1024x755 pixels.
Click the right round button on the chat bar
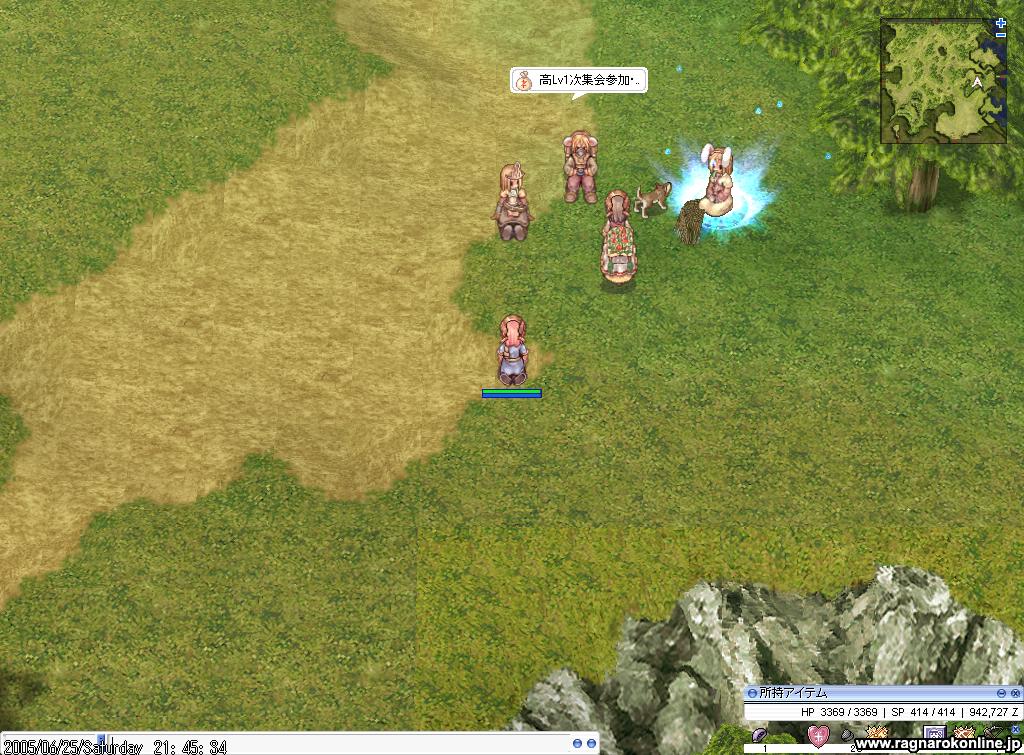tap(591, 744)
